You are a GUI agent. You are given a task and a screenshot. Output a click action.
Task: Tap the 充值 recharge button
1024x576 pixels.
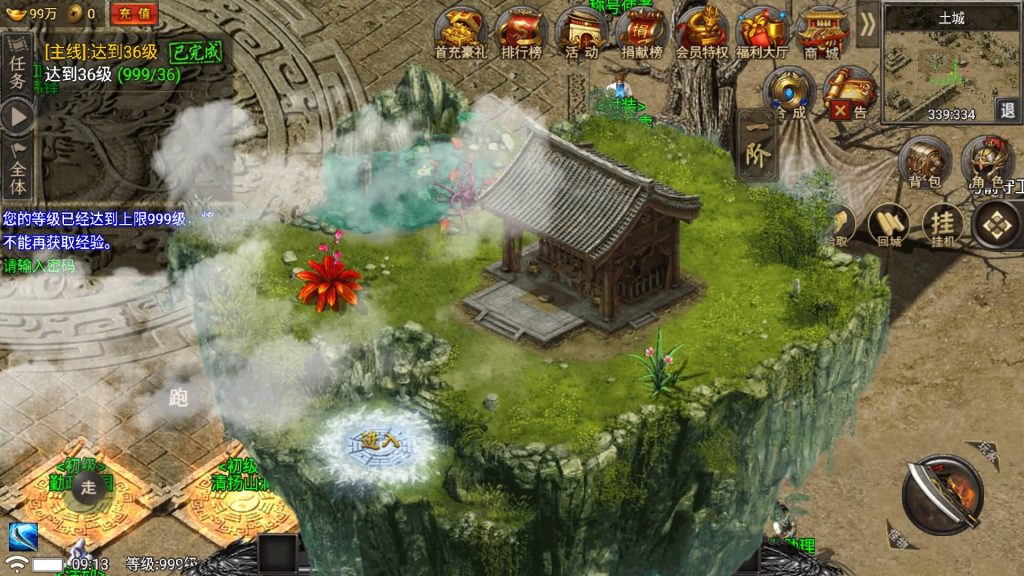[x=134, y=13]
